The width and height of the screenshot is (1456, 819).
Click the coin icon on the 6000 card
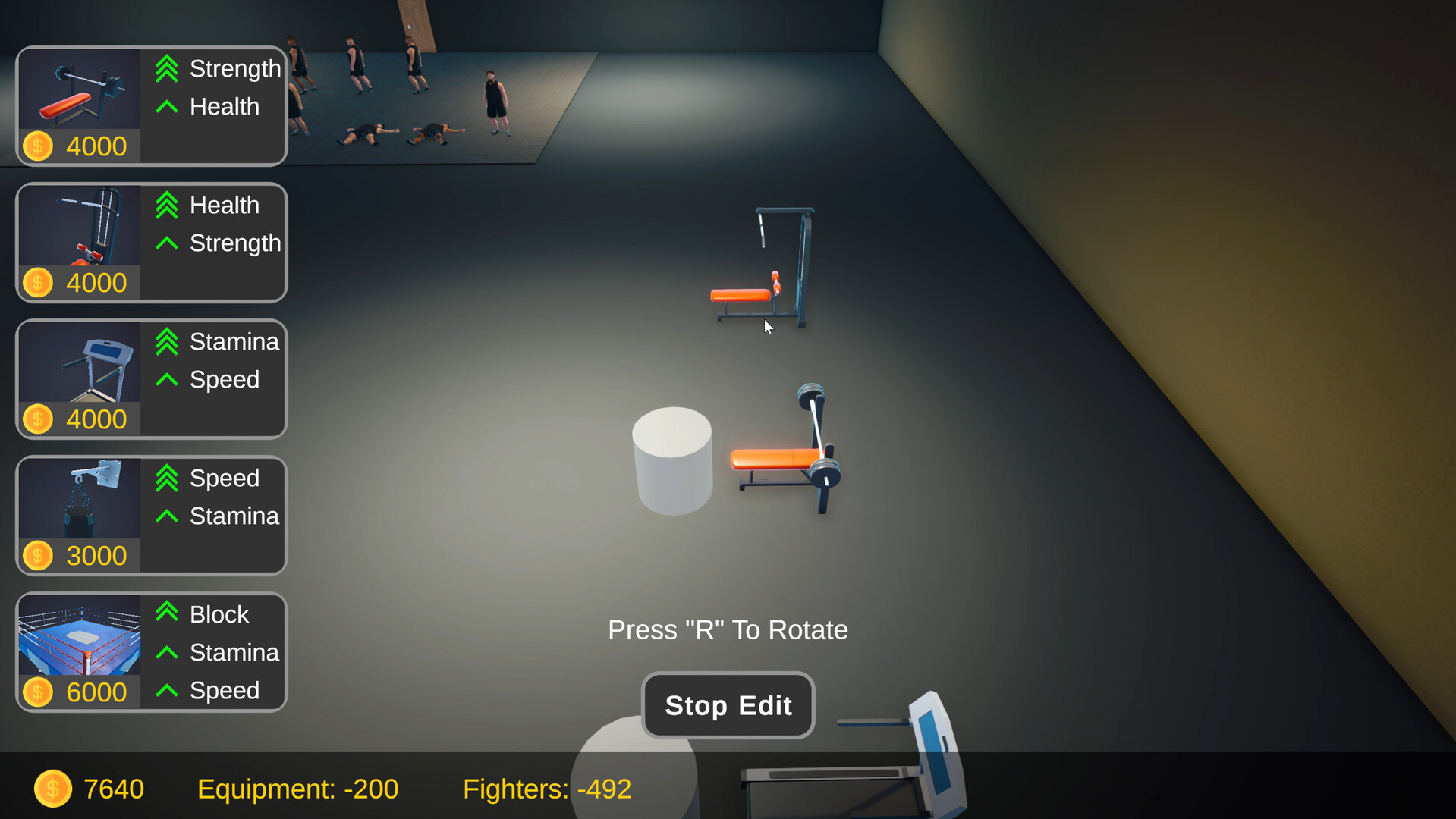coord(37,691)
